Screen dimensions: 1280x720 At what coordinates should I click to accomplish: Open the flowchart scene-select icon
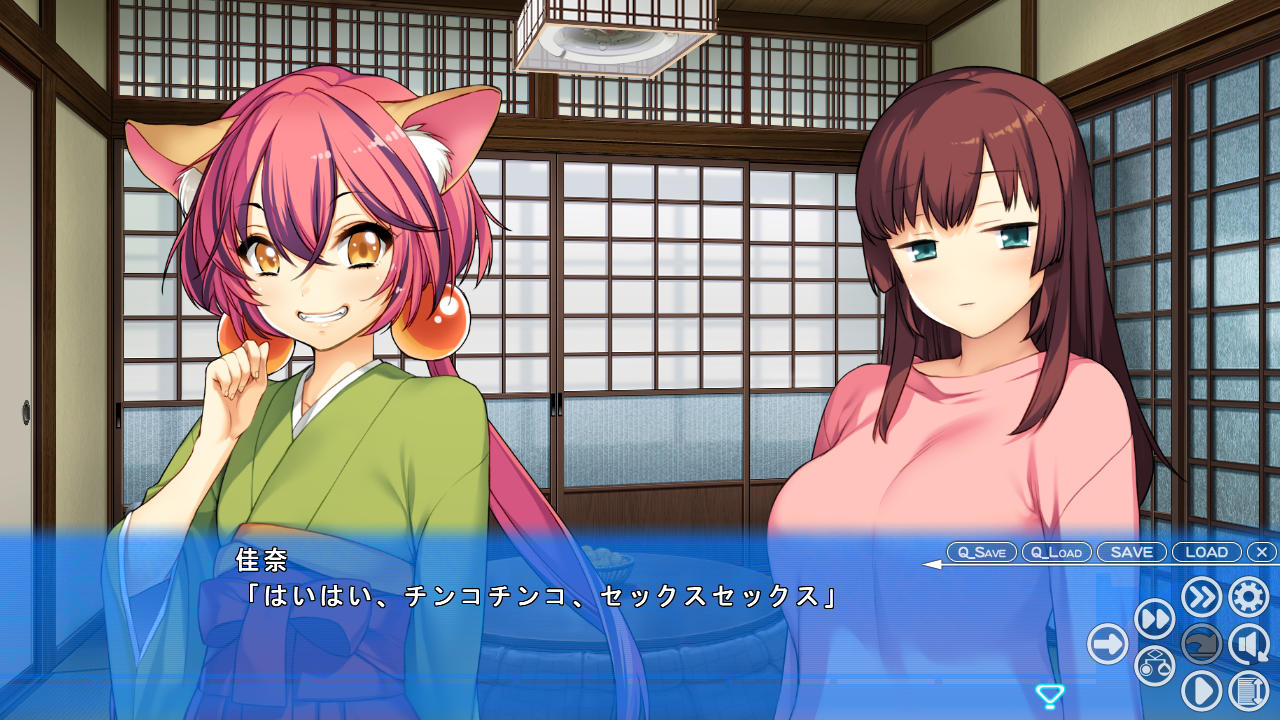point(1154,666)
